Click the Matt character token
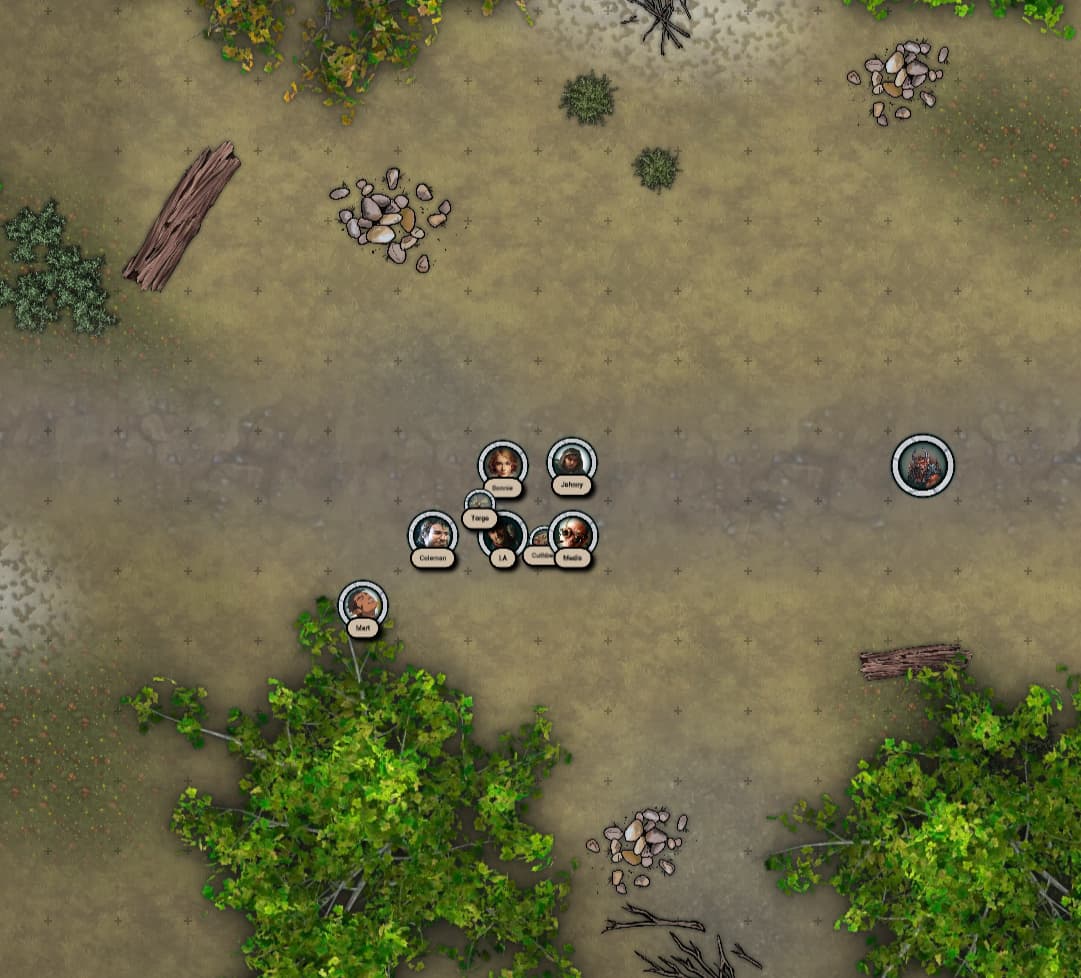Image resolution: width=1081 pixels, height=978 pixels. coord(362,603)
